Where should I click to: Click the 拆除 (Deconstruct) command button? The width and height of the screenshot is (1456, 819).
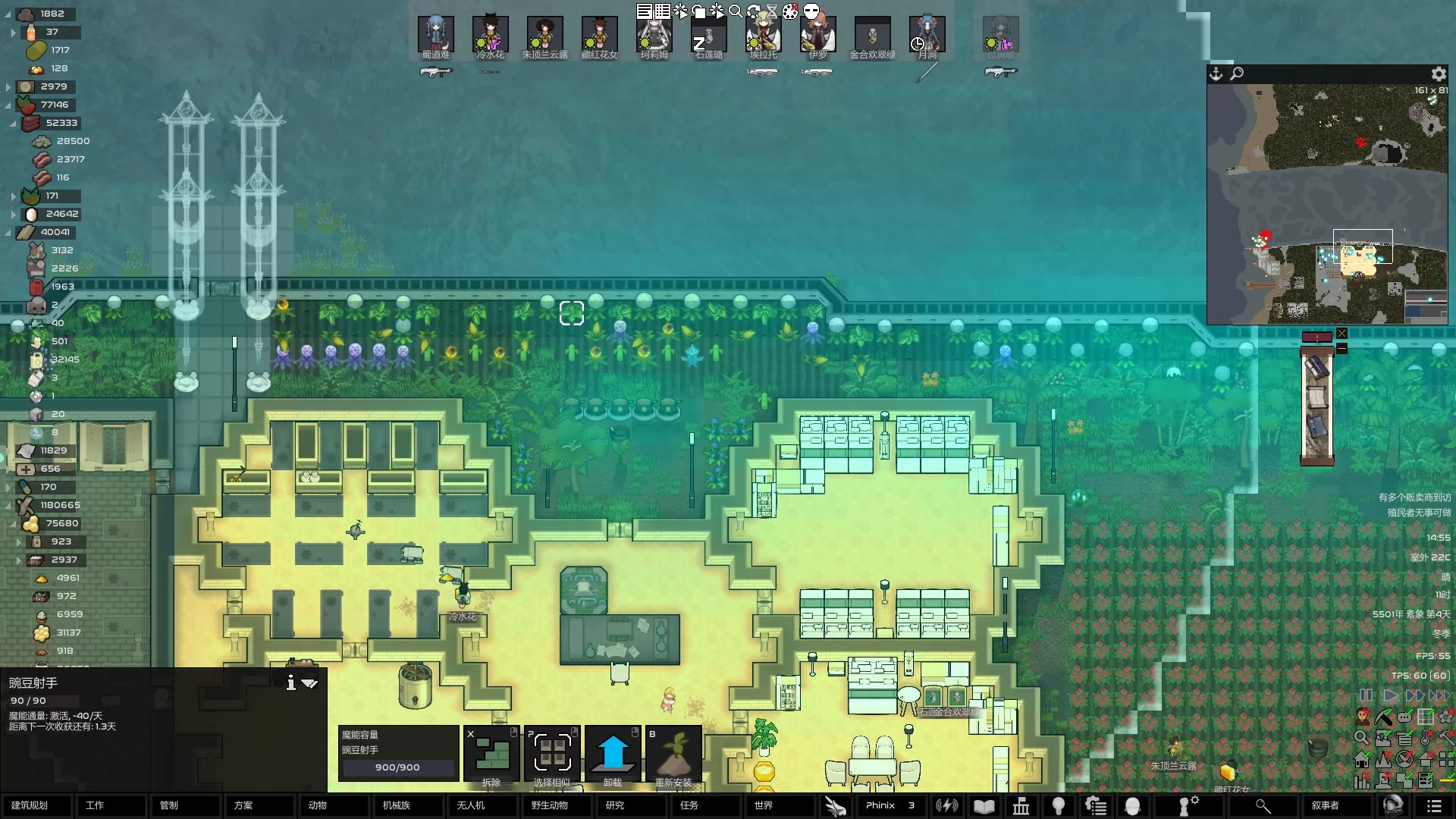pyautogui.click(x=491, y=756)
